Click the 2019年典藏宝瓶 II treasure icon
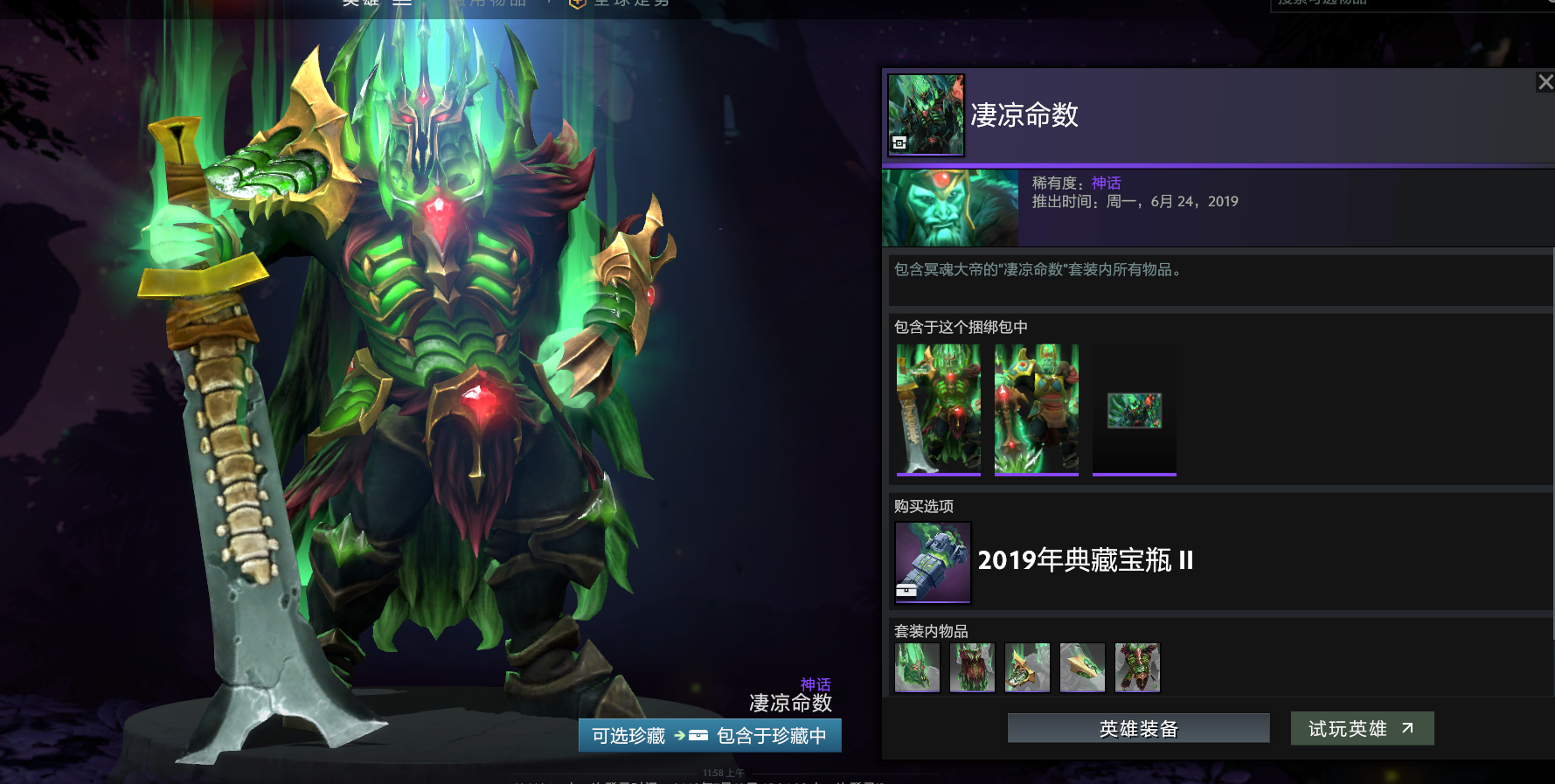 (x=932, y=562)
